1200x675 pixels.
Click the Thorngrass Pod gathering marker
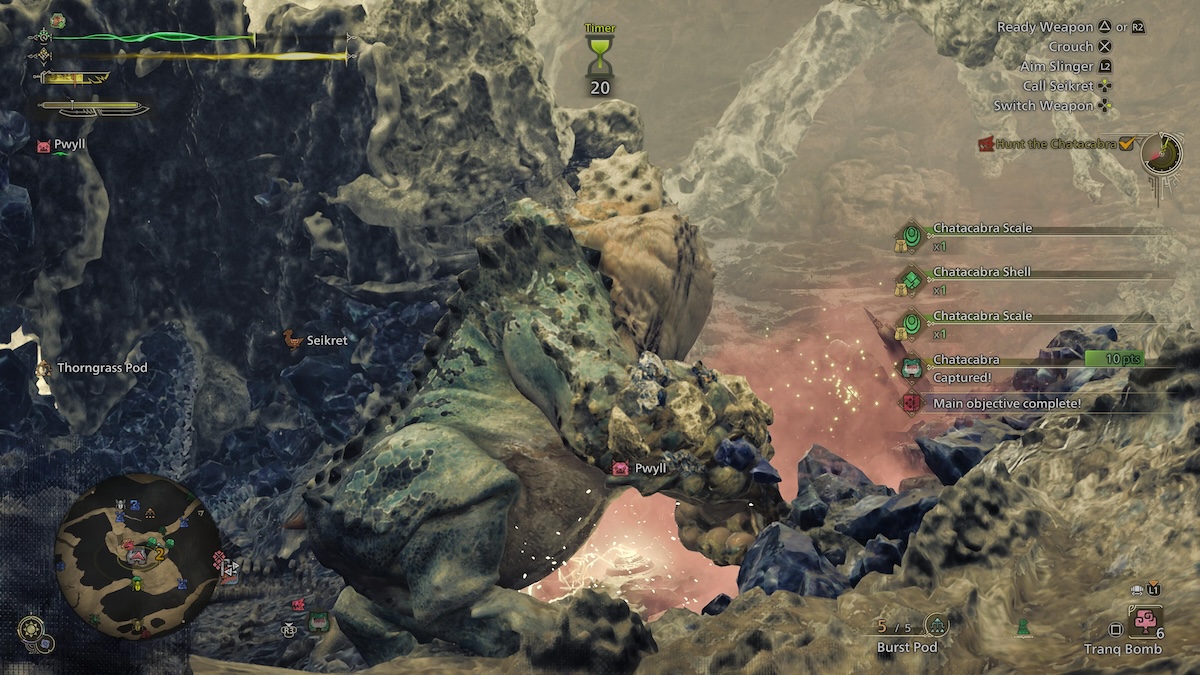44,368
